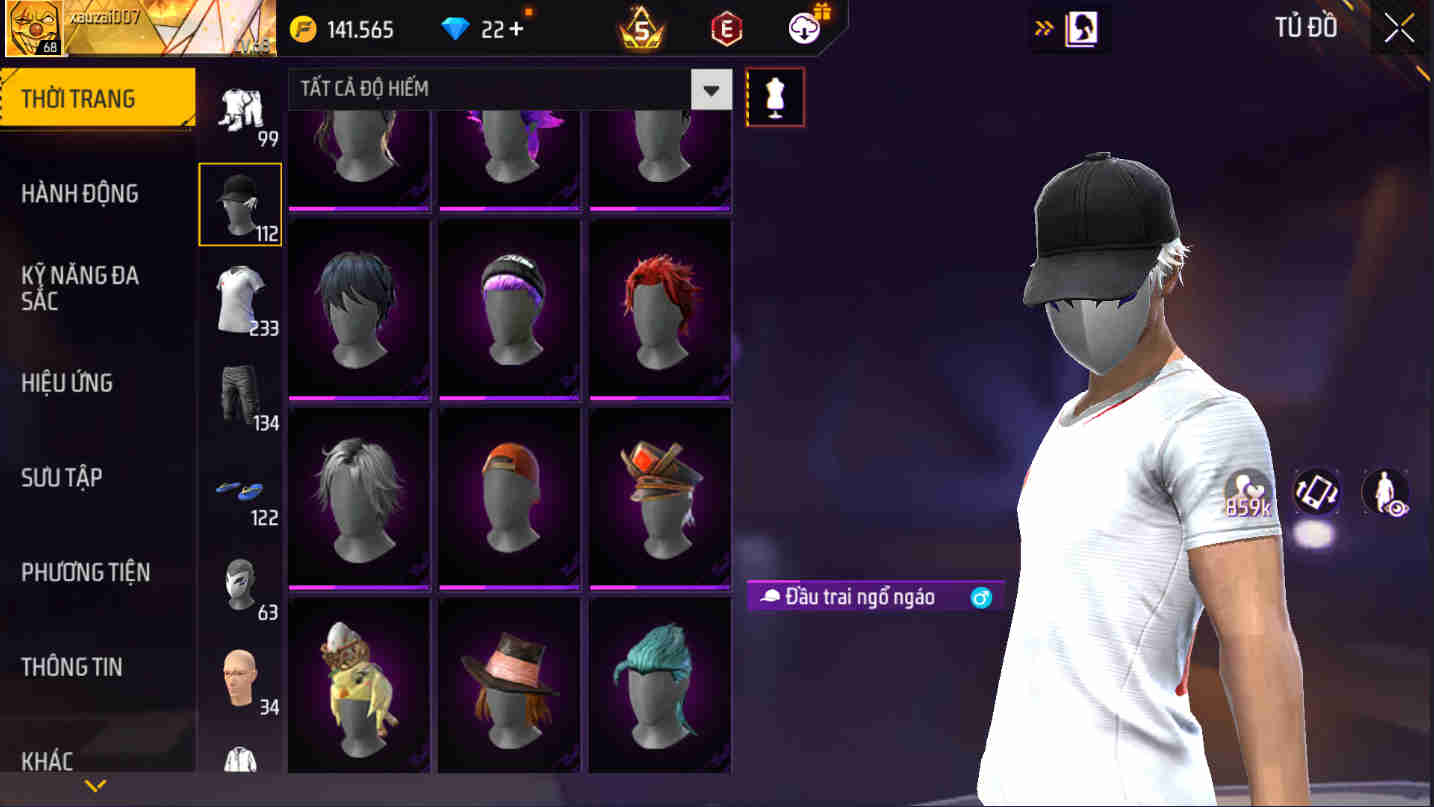Collapse the sidebar using the bottom yellow chevron
The height and width of the screenshot is (807, 1434).
(x=95, y=787)
